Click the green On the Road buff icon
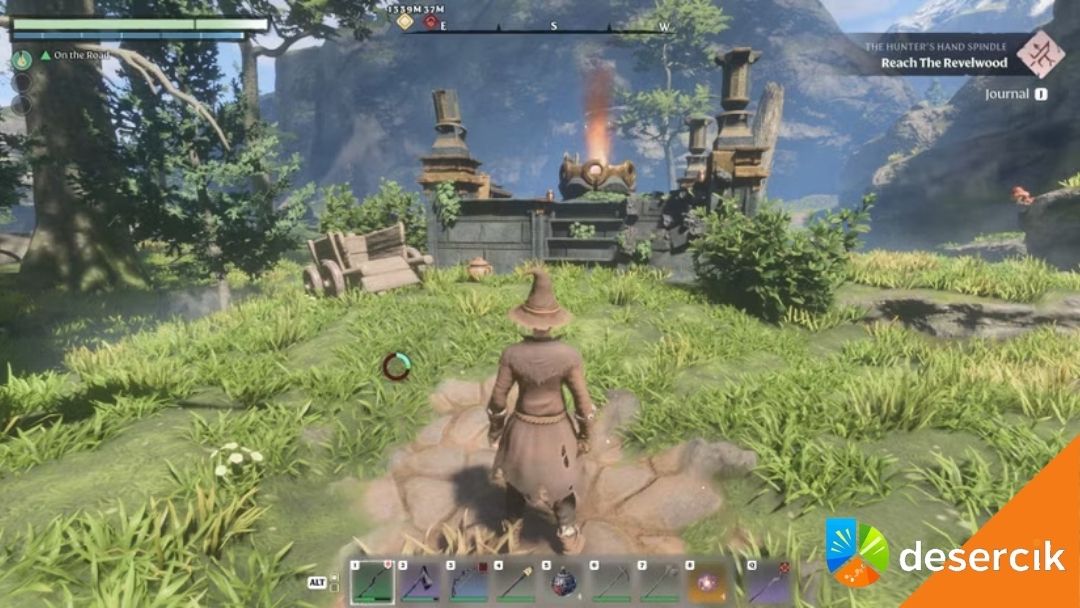The image size is (1080, 608). click(21, 59)
